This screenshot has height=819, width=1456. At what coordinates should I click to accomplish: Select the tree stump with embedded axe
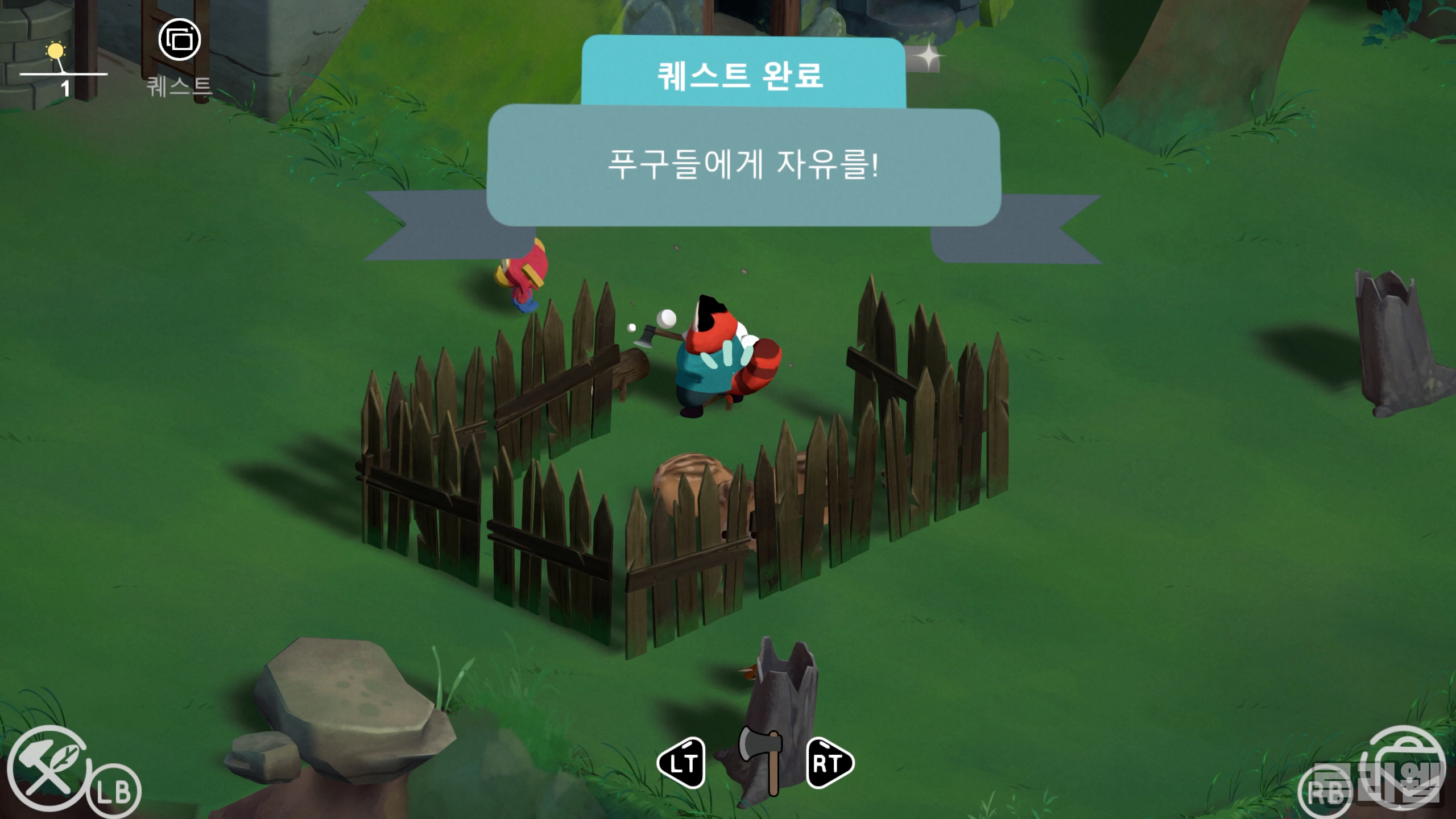[x=779, y=700]
